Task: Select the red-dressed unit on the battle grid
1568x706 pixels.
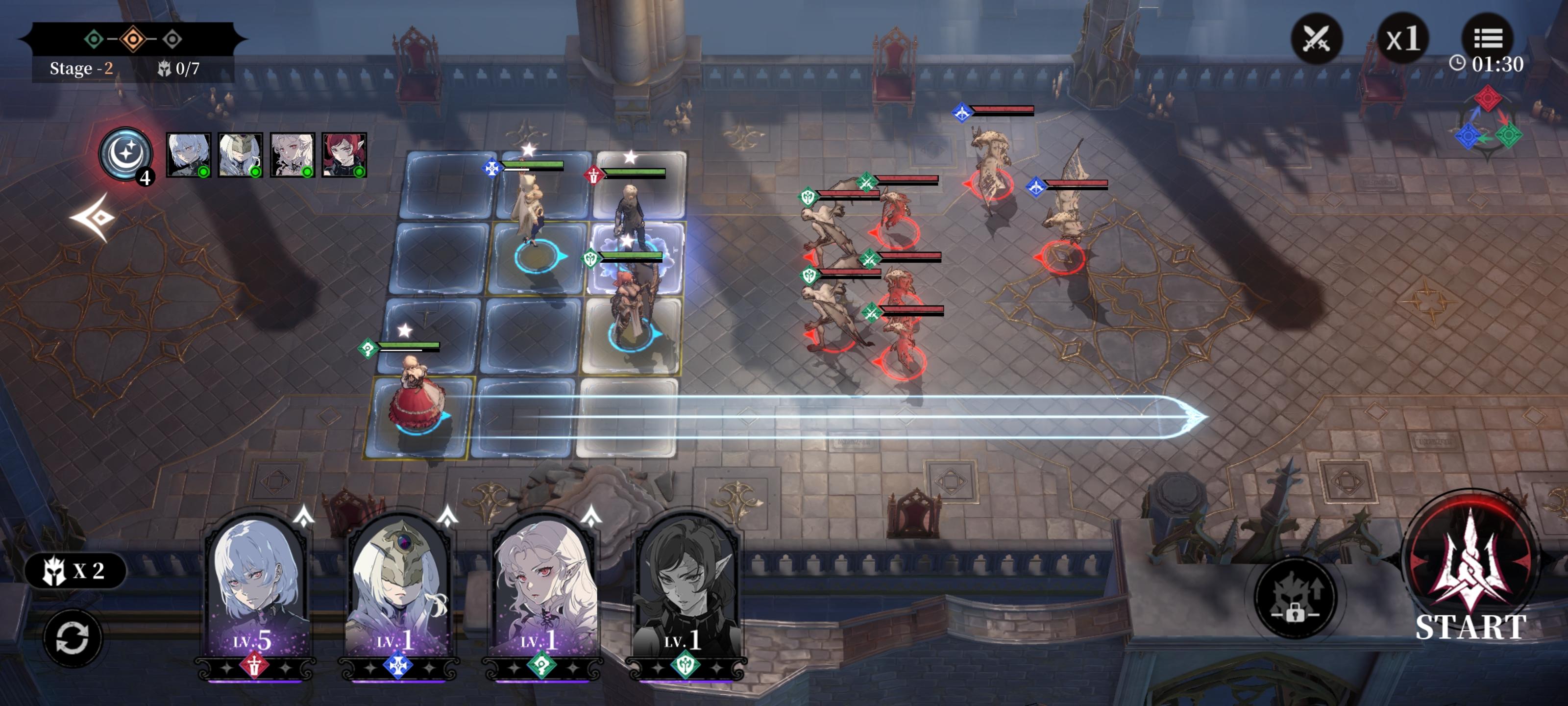Action: tap(417, 402)
